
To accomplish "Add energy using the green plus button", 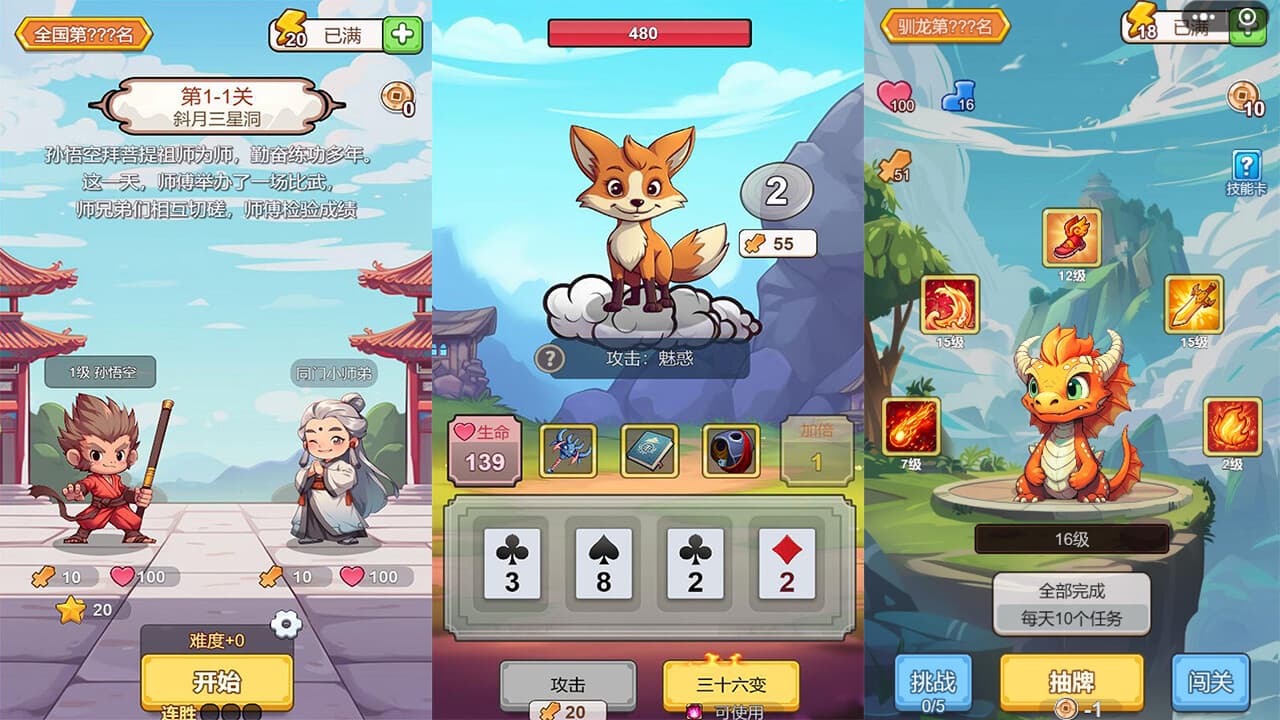I will pos(402,35).
